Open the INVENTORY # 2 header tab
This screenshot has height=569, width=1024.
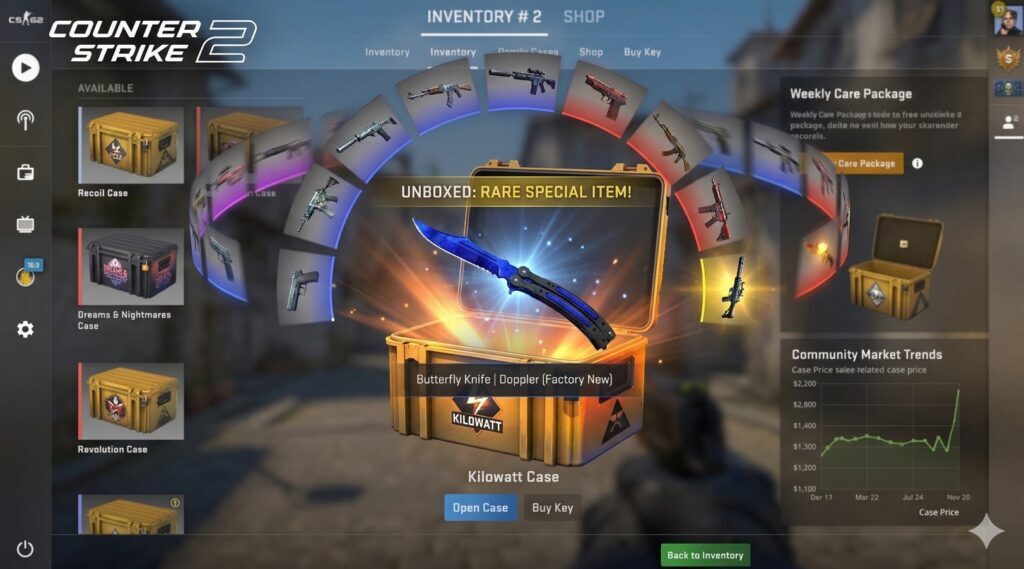click(484, 17)
